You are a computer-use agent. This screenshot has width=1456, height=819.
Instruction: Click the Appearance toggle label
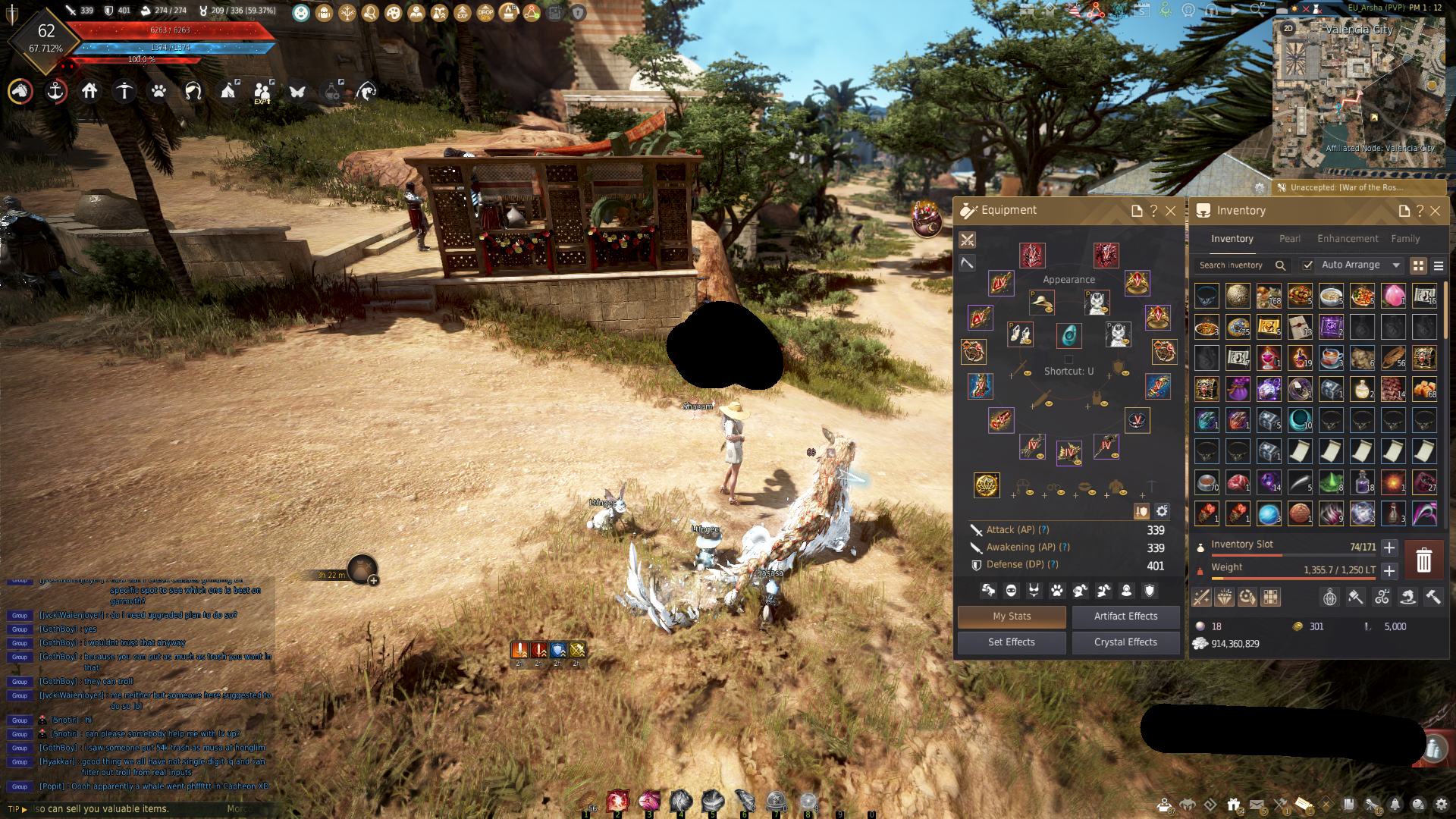coord(1068,280)
